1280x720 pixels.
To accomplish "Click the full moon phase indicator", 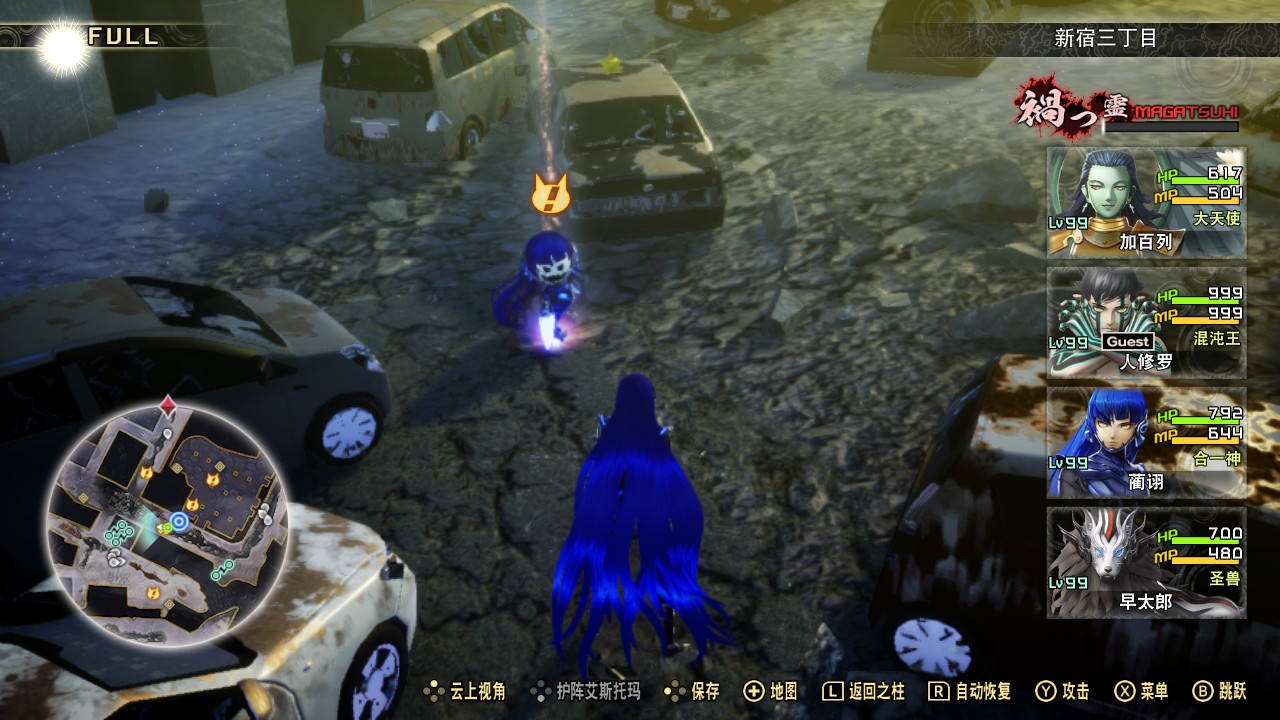I will click(x=62, y=45).
